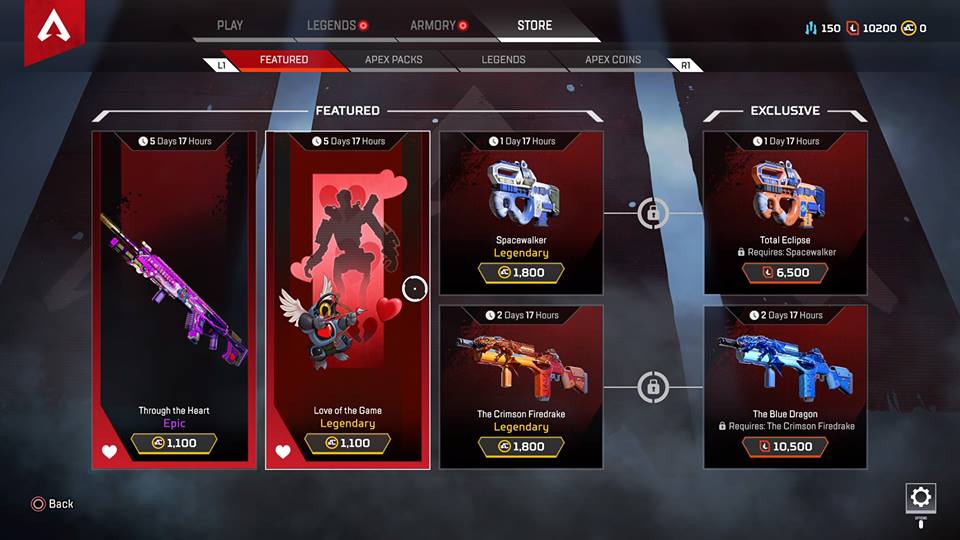Show the Featured store section
Viewport: 960px width, 540px height.
click(284, 60)
